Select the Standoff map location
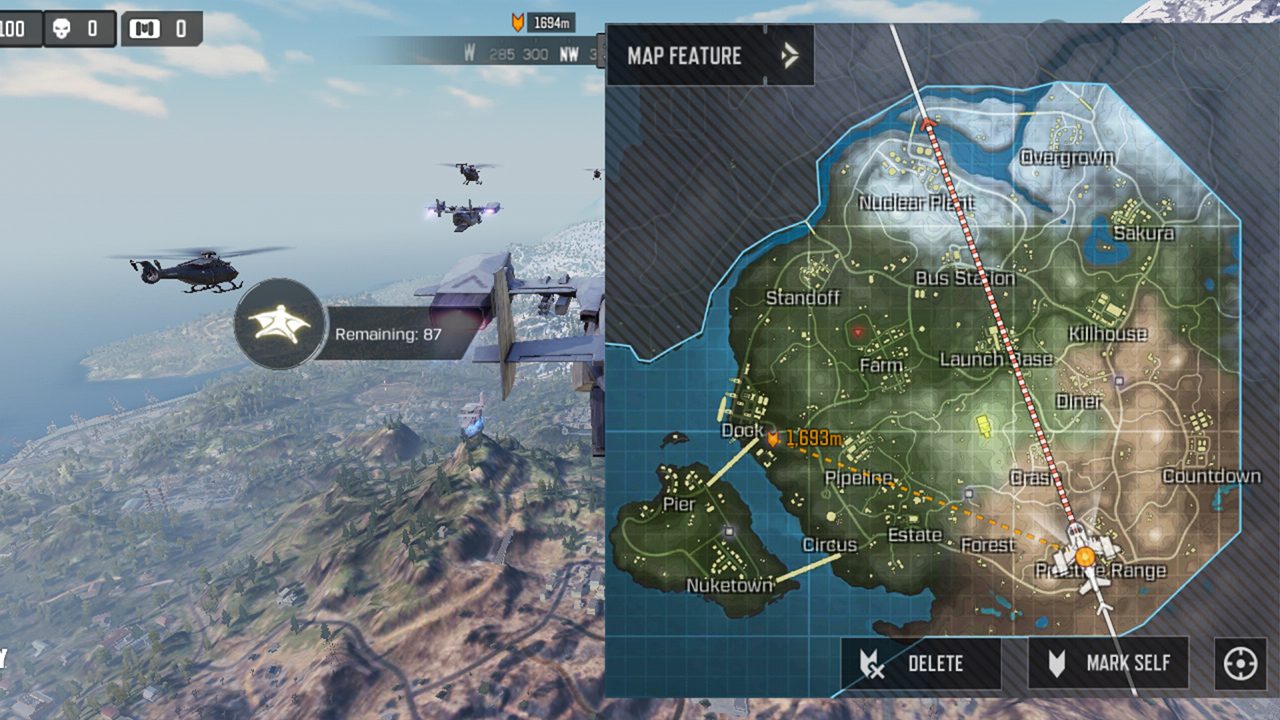Viewport: 1280px width, 720px height. 802,298
